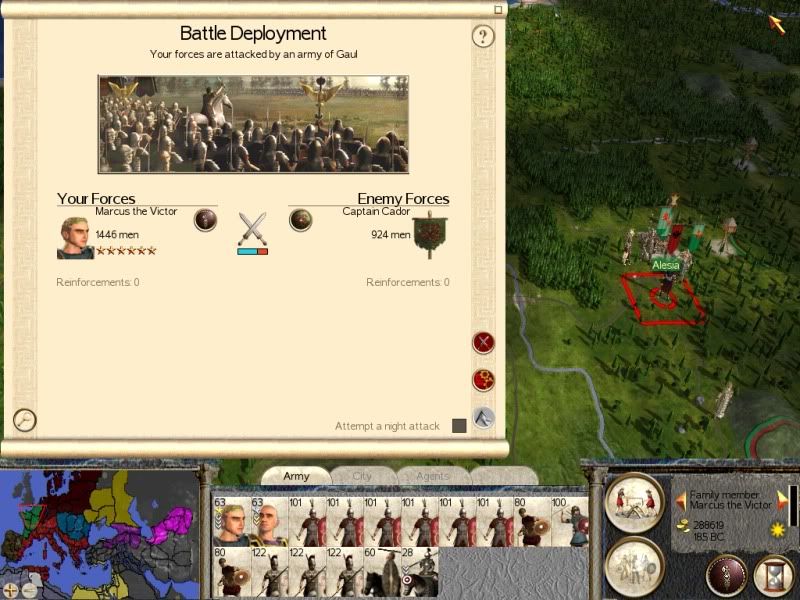Auto-resolve the battle with the gears button
Image resolution: width=800 pixels, height=600 pixels.
(x=484, y=380)
